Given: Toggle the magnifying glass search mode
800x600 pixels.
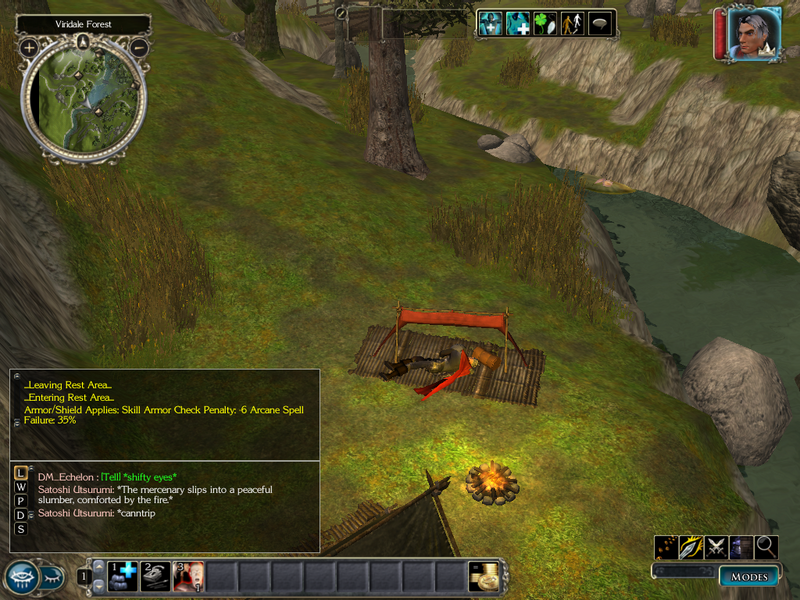Looking at the screenshot, I should tap(766, 547).
